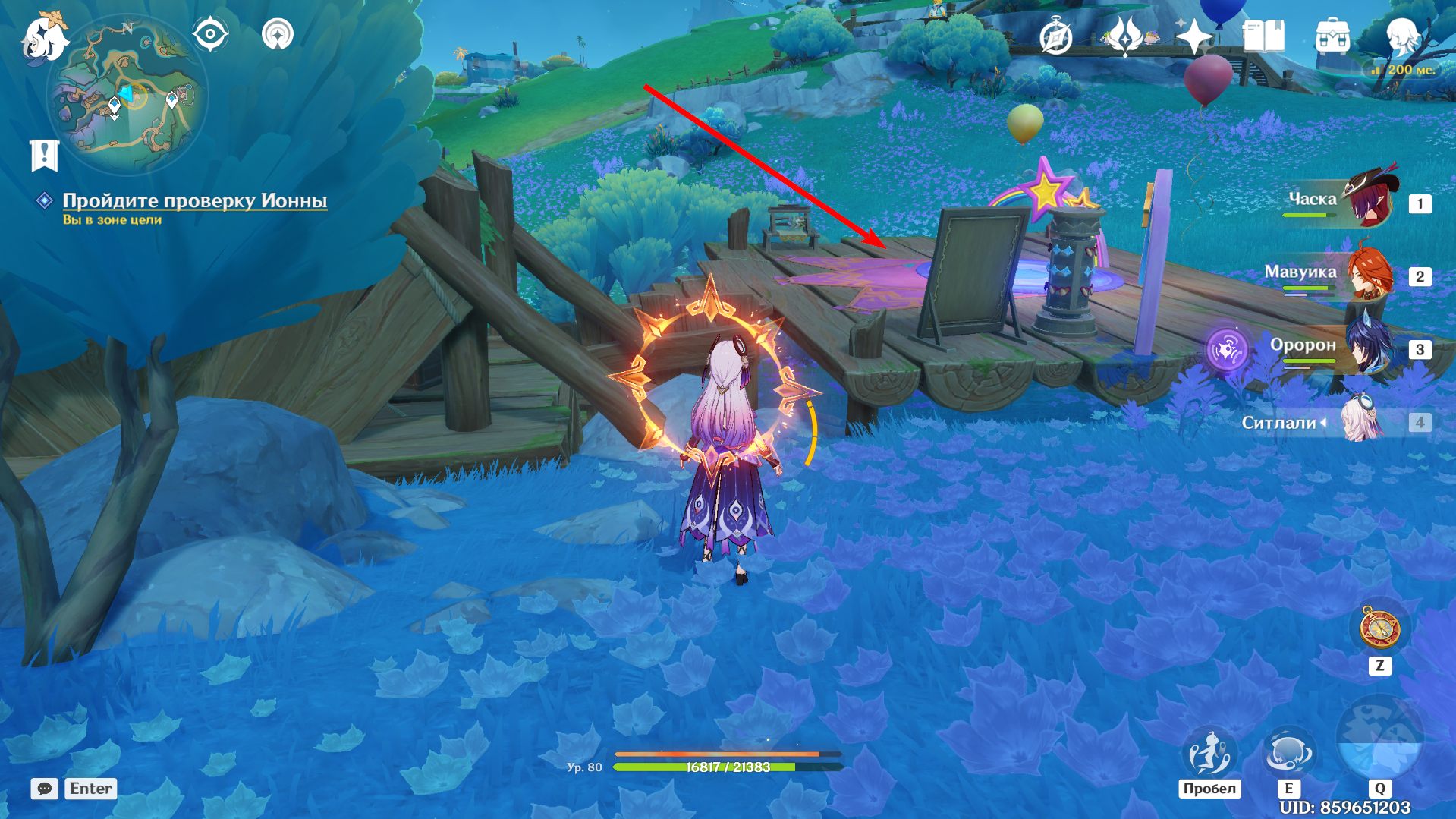
Task: Activate the jump action icon
Action: (x=1209, y=753)
